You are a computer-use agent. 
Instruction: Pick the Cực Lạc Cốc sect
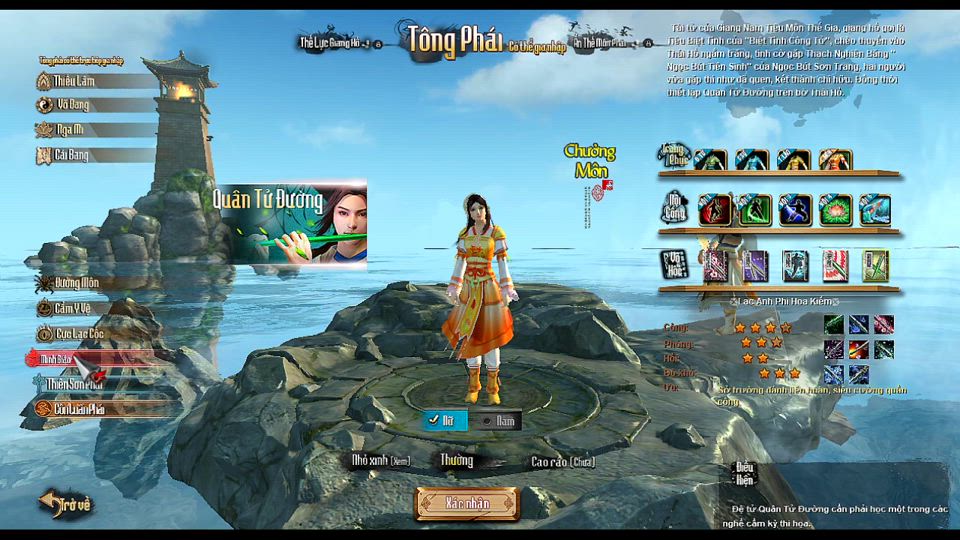tap(78, 333)
